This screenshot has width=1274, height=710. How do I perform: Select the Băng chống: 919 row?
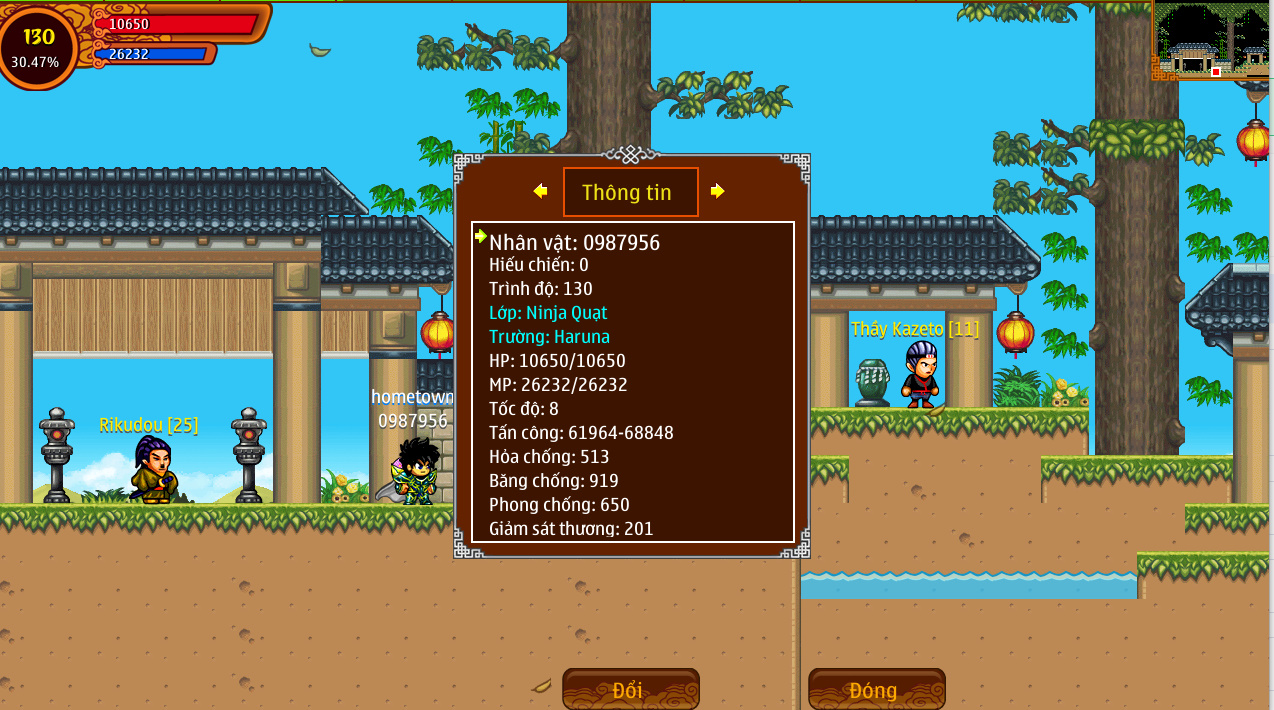[554, 481]
